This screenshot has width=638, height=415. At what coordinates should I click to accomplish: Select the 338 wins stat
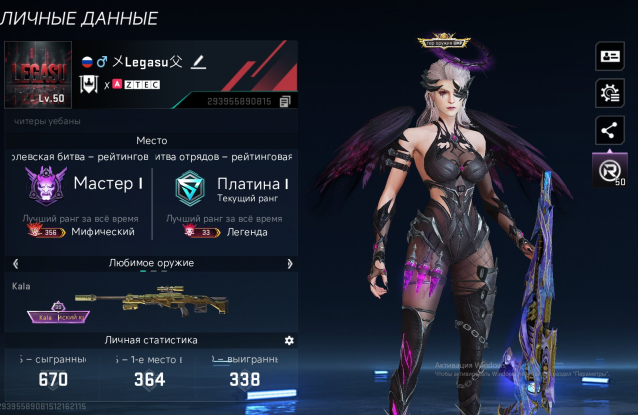(x=244, y=379)
